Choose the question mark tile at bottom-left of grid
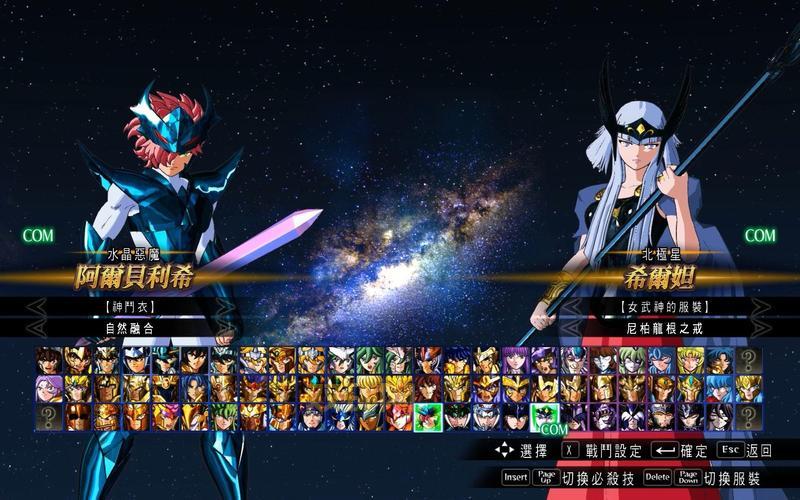800x500 pixels. pos(49,416)
